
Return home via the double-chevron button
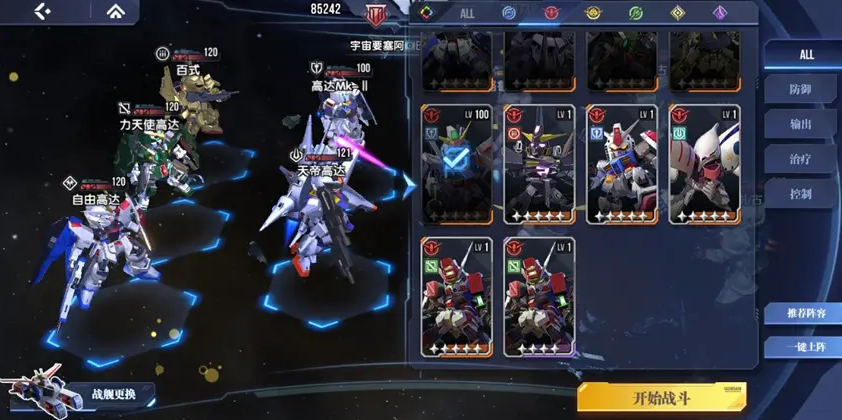point(117,11)
